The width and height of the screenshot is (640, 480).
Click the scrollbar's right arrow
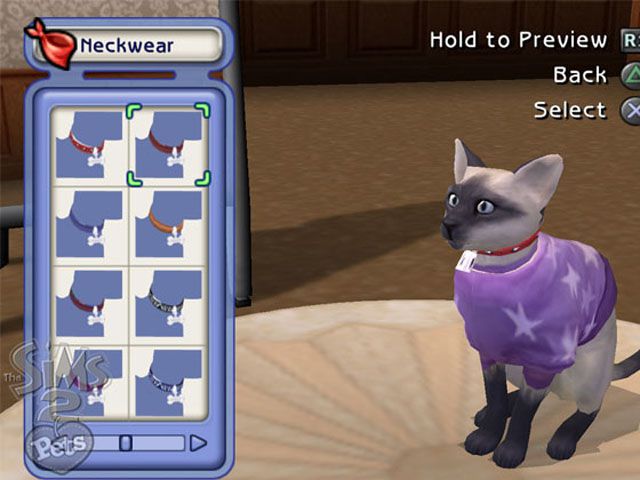198,442
